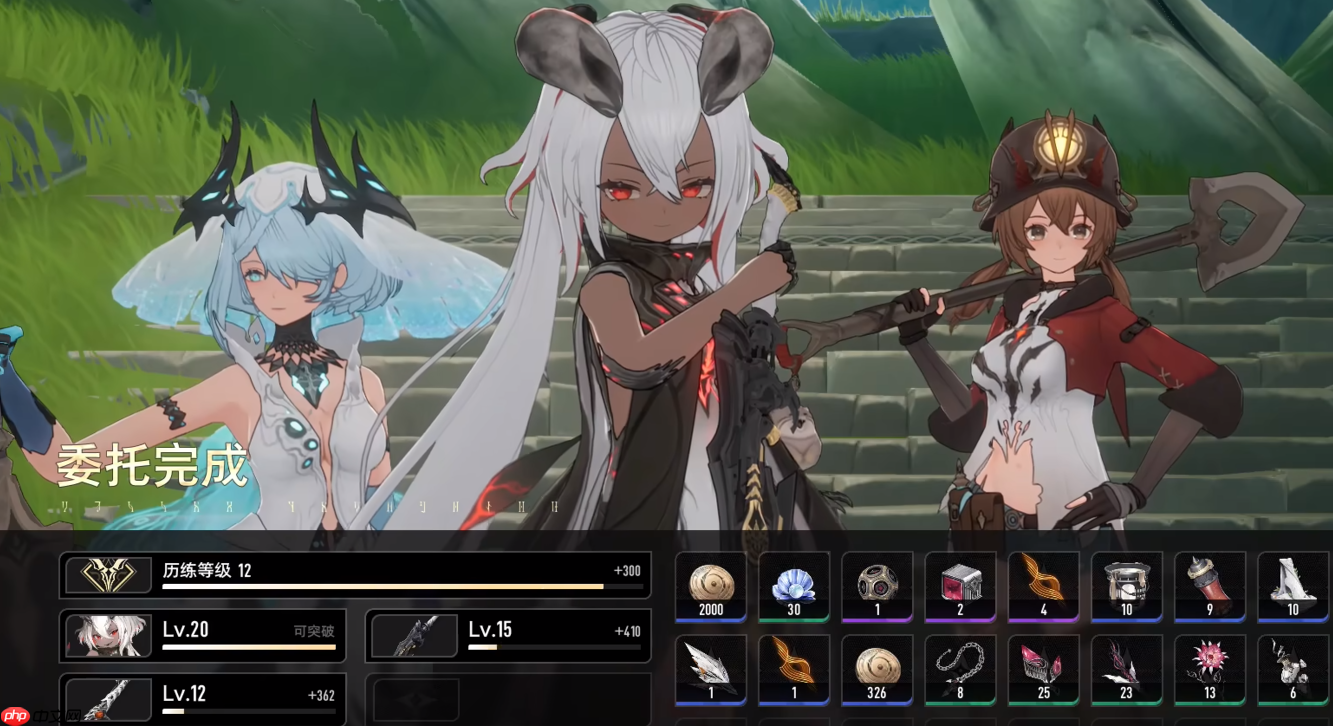Inspect the metal bucket reward item
This screenshot has width=1333, height=726.
[1126, 586]
